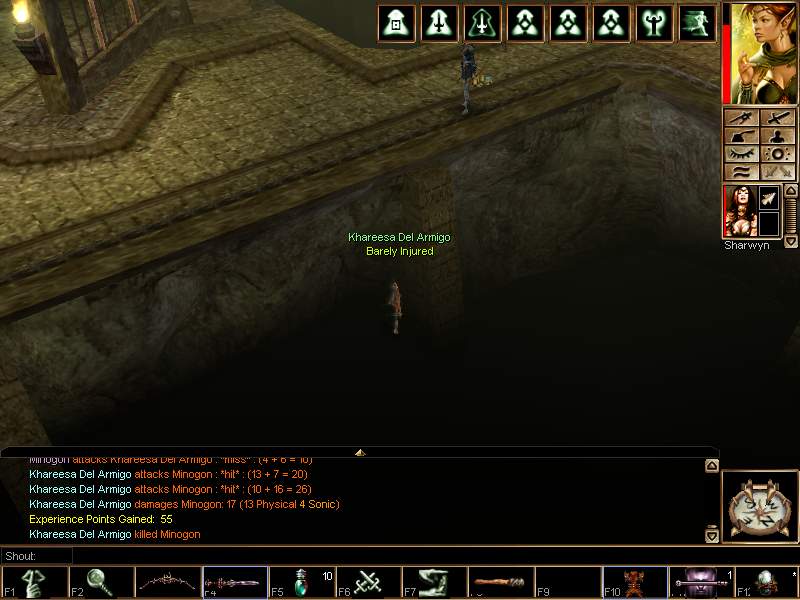Click the running figure icon in top bar

pyautogui.click(x=697, y=23)
